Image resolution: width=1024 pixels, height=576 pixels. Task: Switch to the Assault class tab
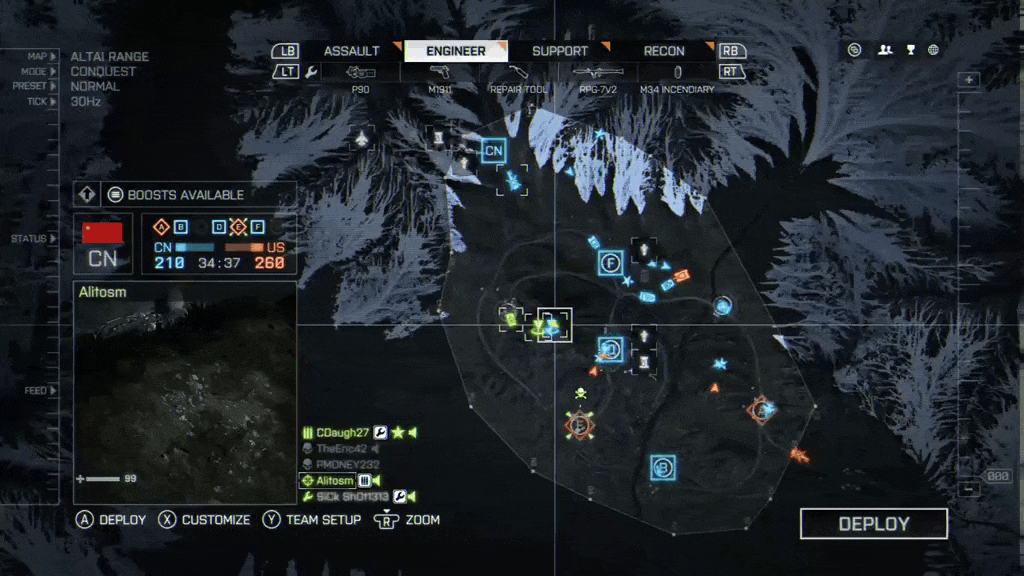(x=352, y=51)
